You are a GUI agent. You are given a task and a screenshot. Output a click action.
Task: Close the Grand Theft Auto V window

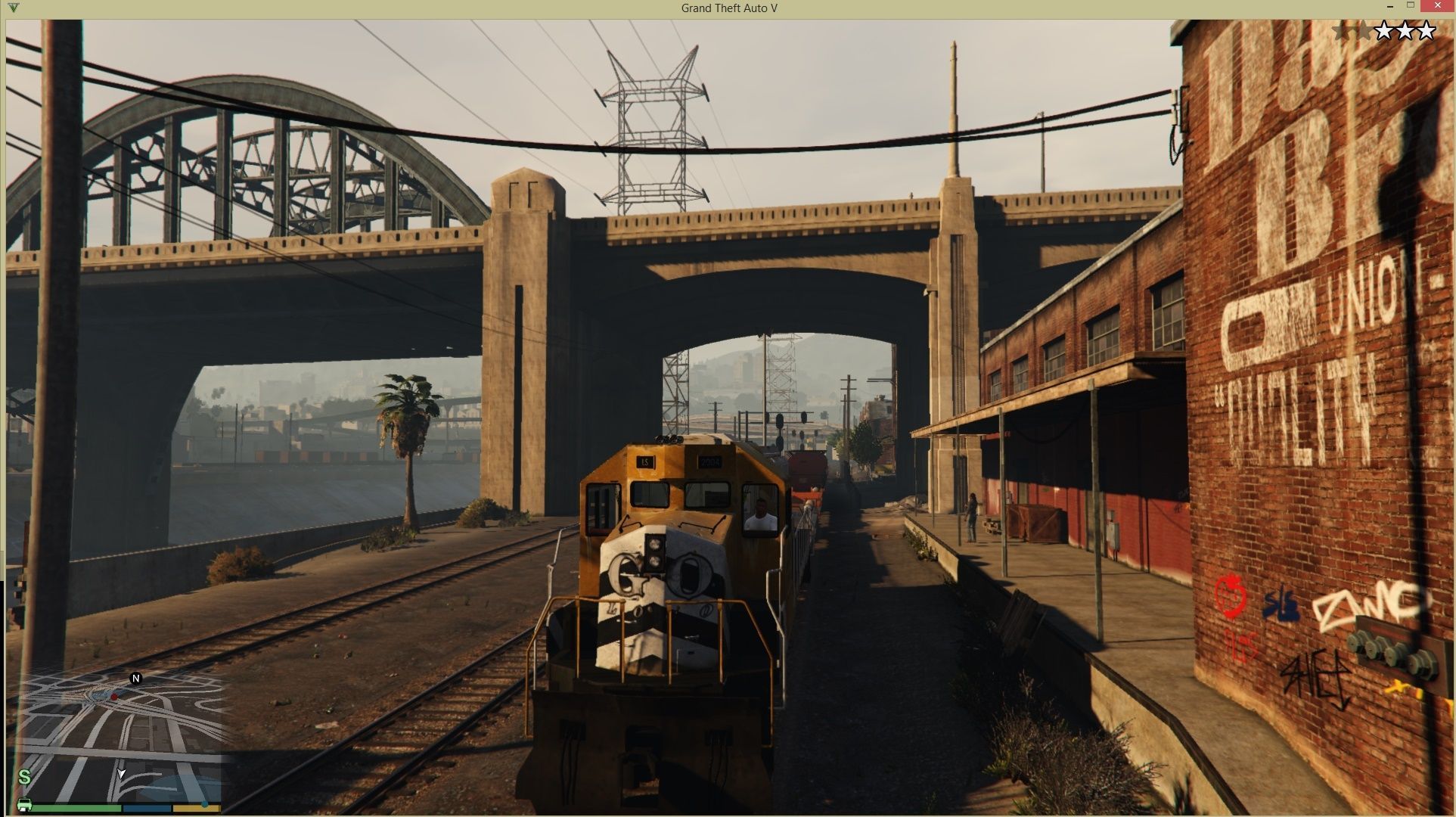point(1435,7)
